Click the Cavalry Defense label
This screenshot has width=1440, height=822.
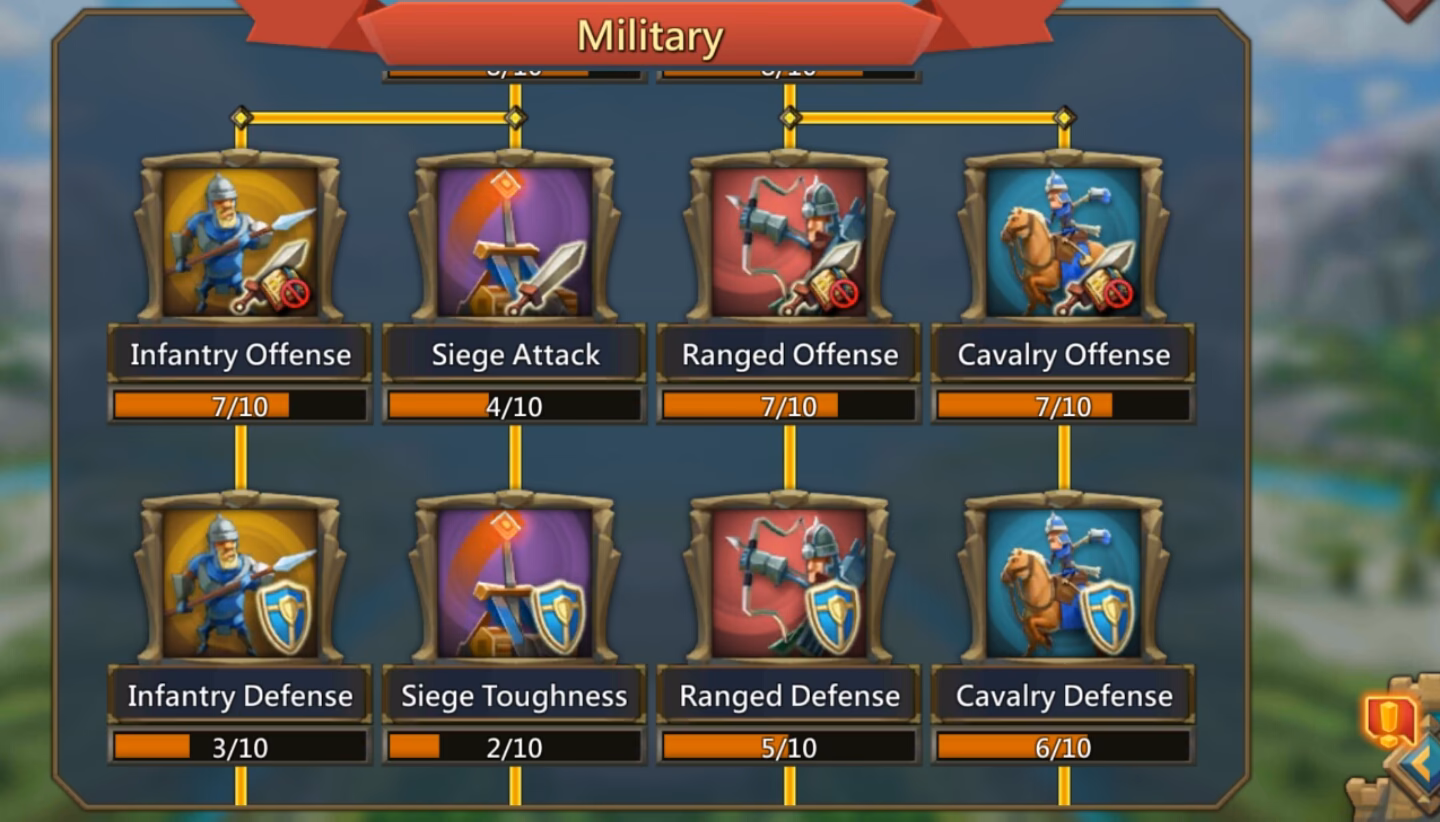(1061, 695)
